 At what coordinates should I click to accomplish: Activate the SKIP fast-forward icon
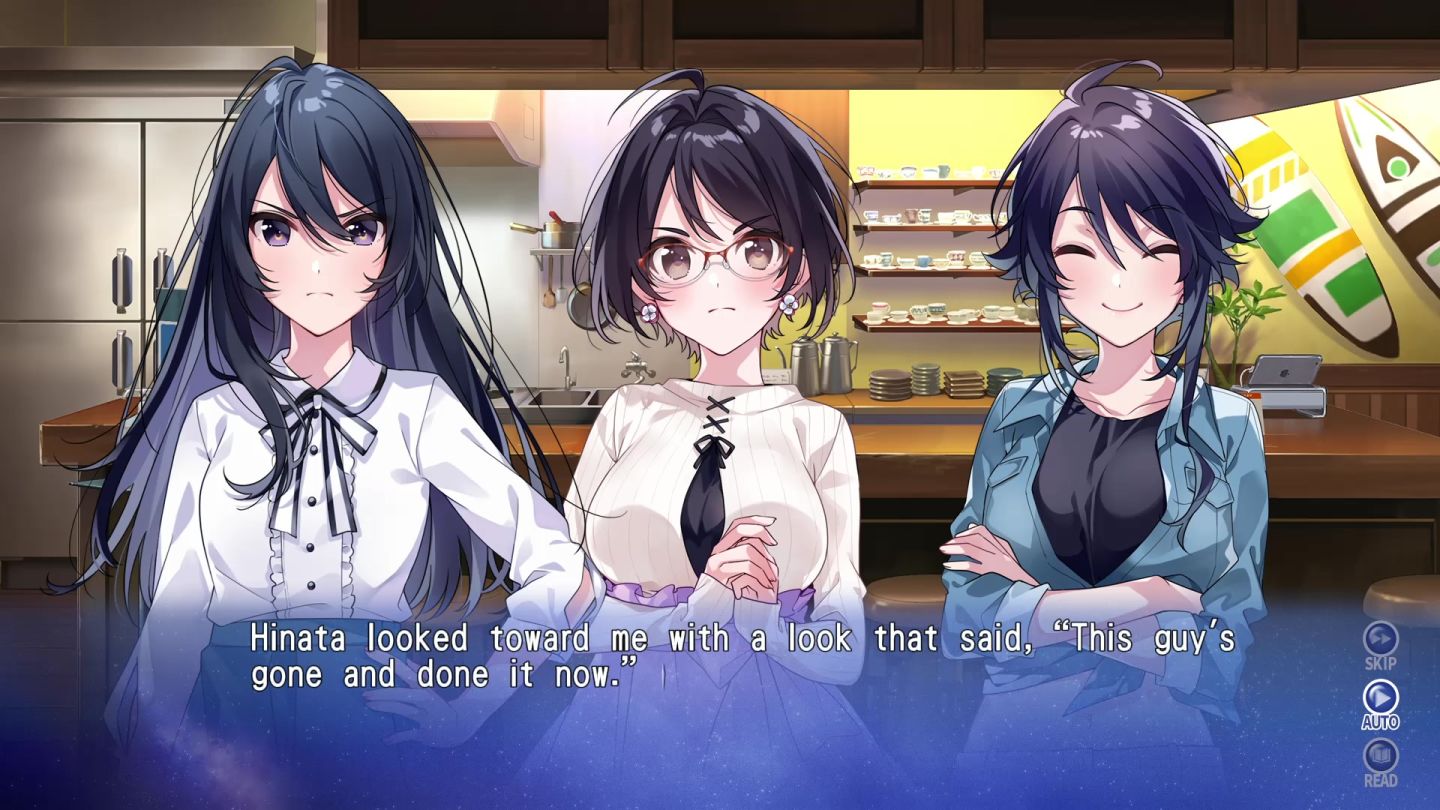coord(1380,640)
